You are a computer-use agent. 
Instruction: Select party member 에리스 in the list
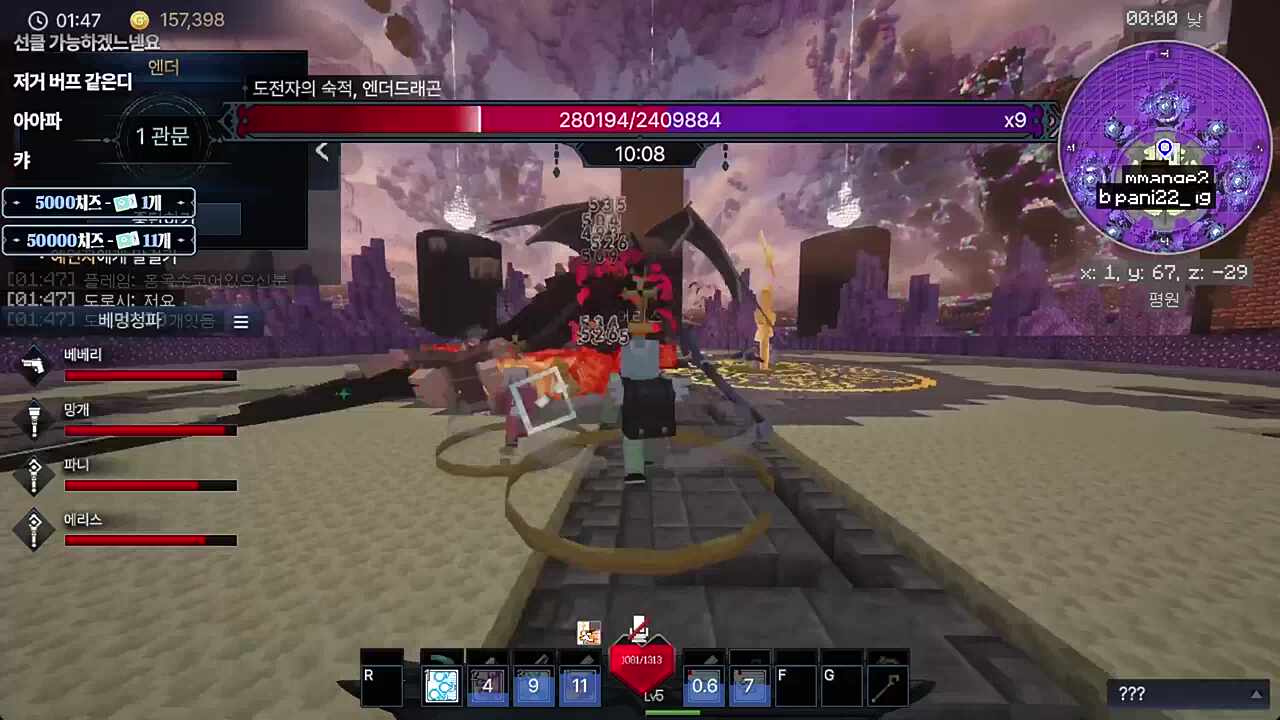[x=130, y=530]
